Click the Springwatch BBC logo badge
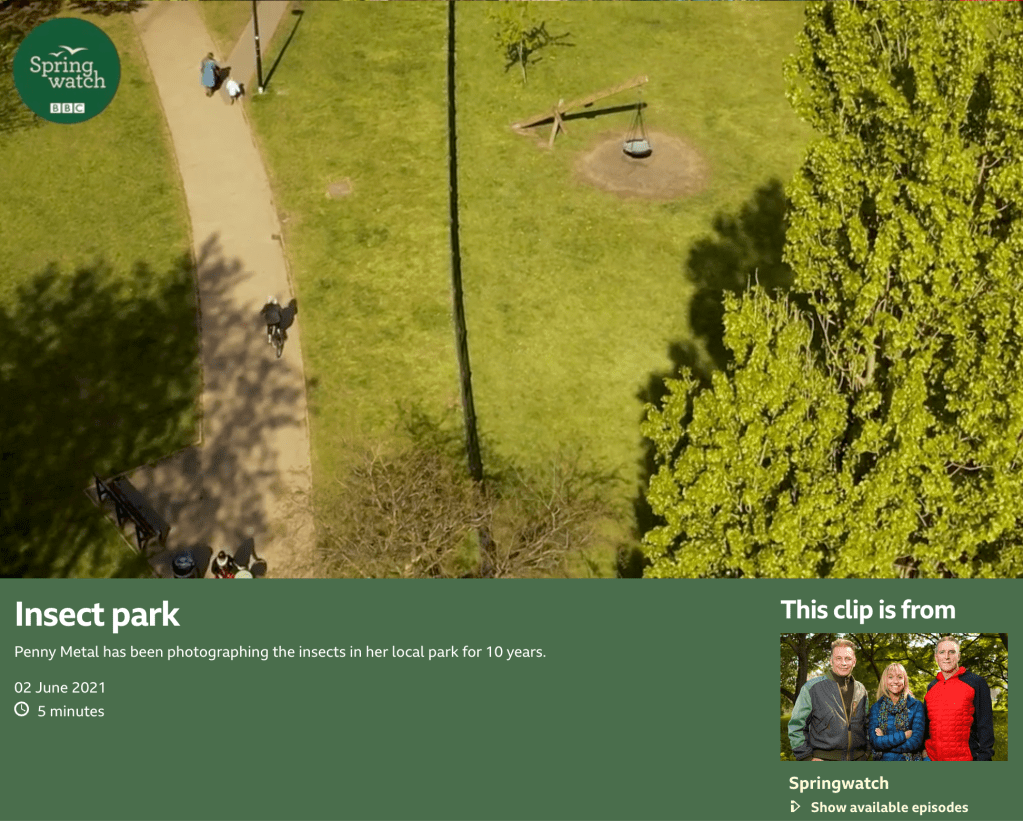The width and height of the screenshot is (1023, 821). [x=67, y=70]
